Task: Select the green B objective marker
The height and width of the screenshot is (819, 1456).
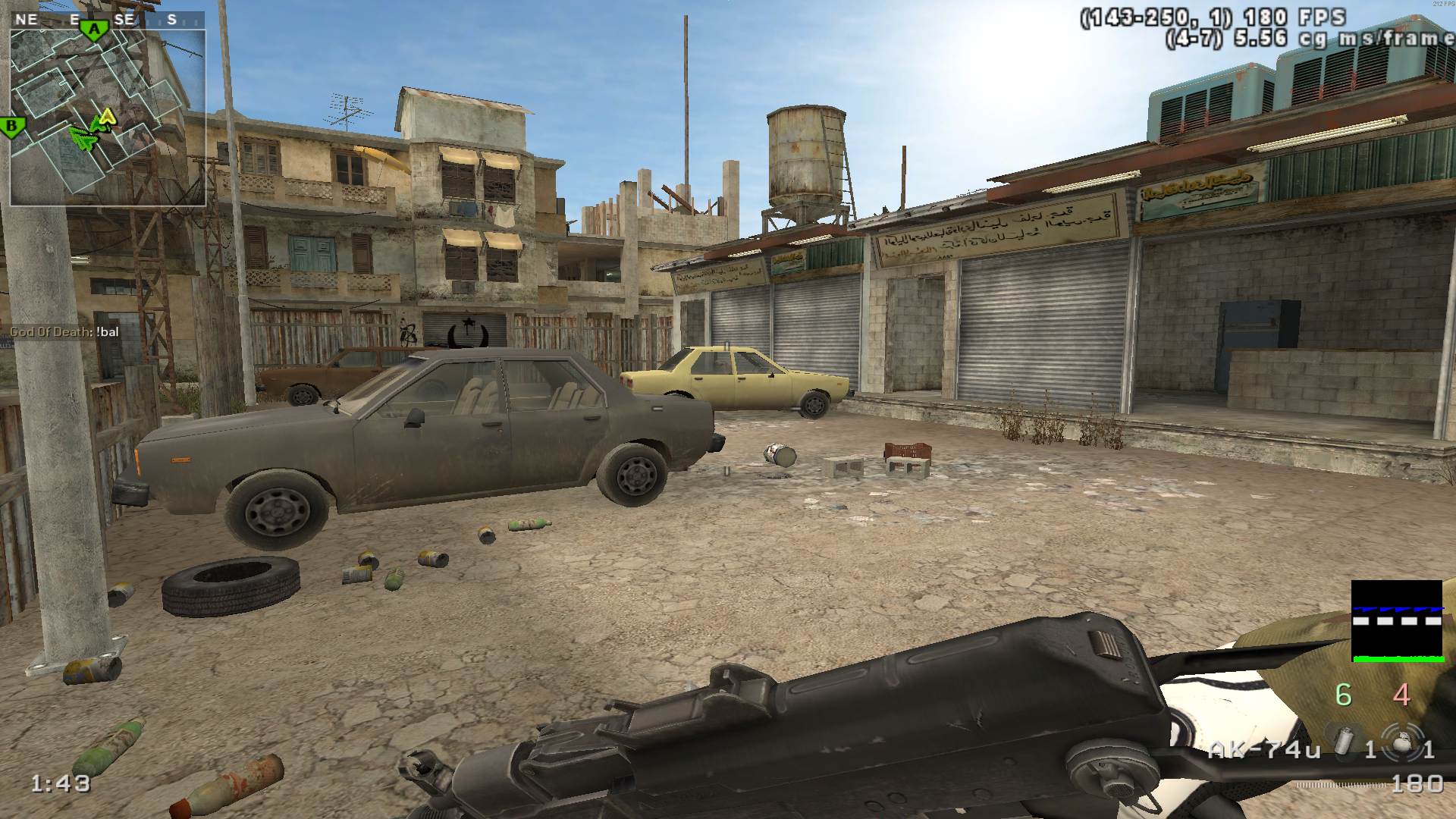Action: [11, 126]
